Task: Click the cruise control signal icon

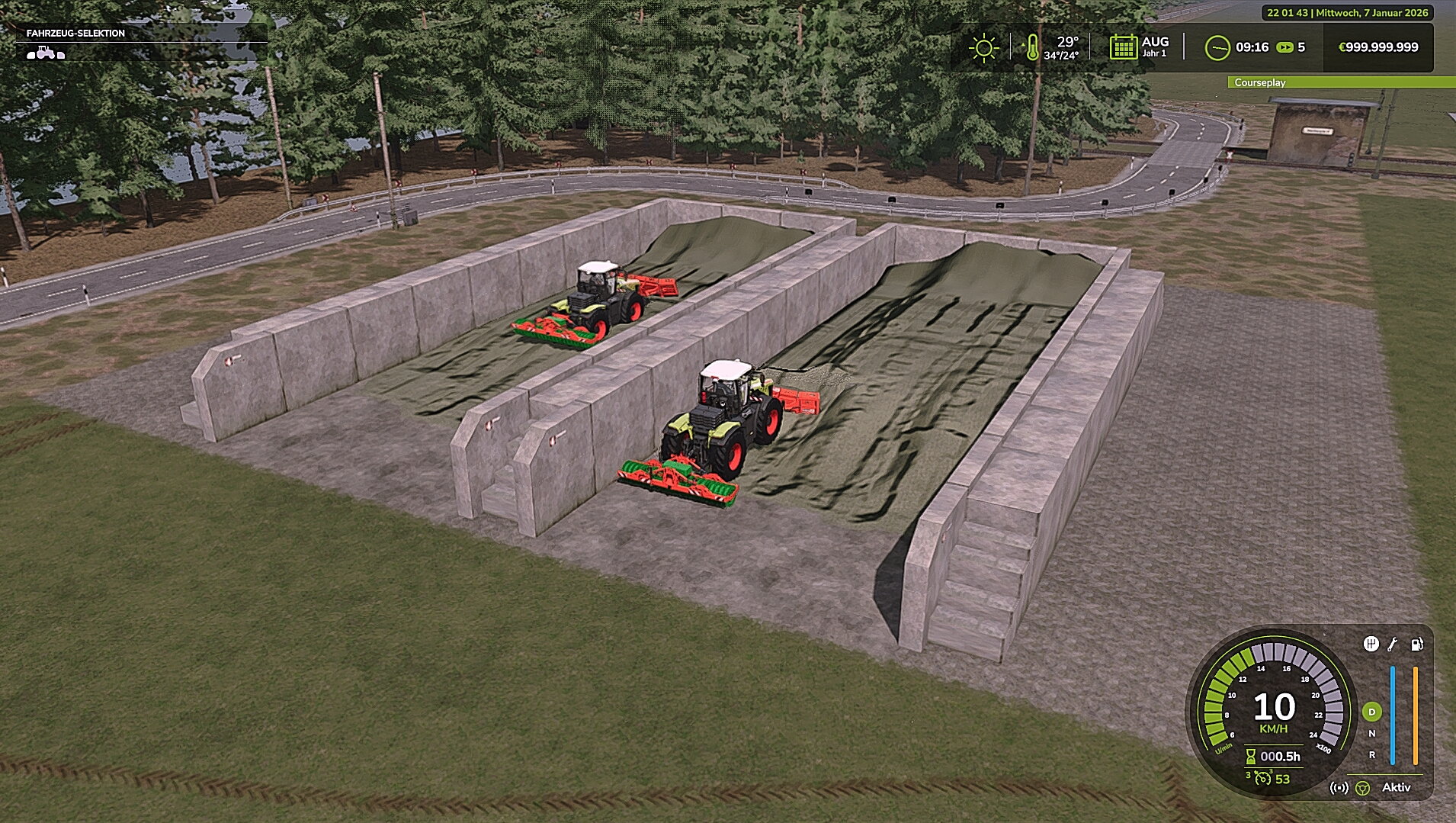Action: point(1339,789)
